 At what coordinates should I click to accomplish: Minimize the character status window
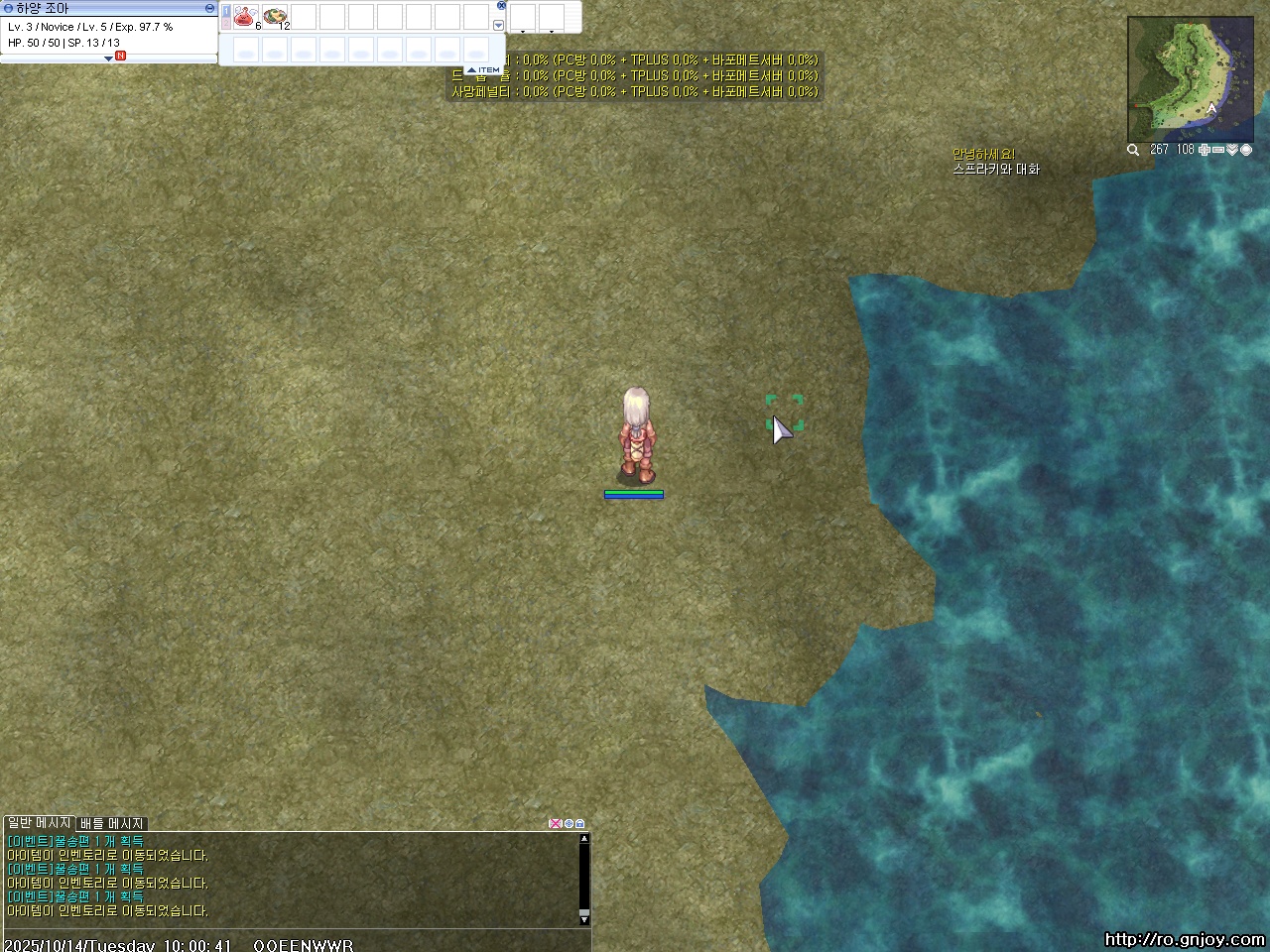[209, 8]
